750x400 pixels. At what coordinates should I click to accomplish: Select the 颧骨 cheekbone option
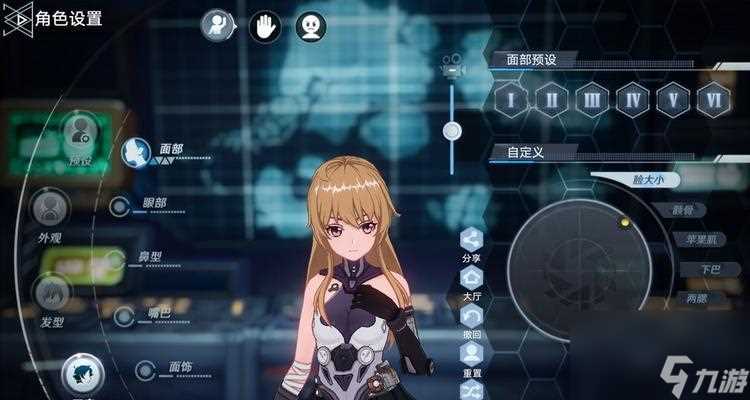point(688,210)
